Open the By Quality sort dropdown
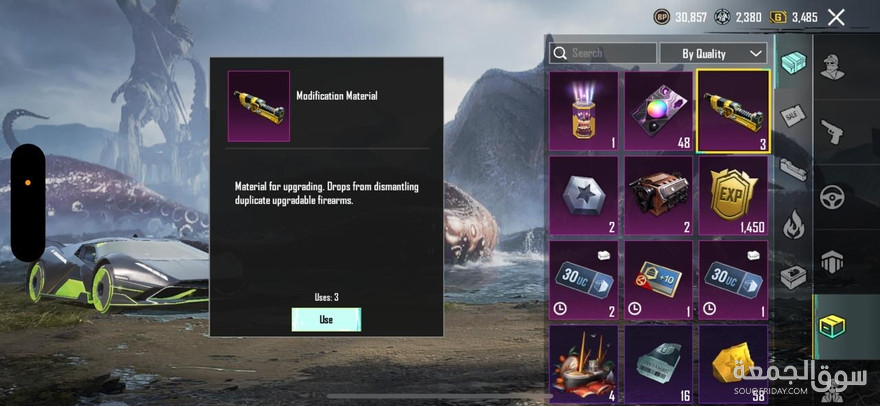880x407 pixels. click(x=713, y=53)
